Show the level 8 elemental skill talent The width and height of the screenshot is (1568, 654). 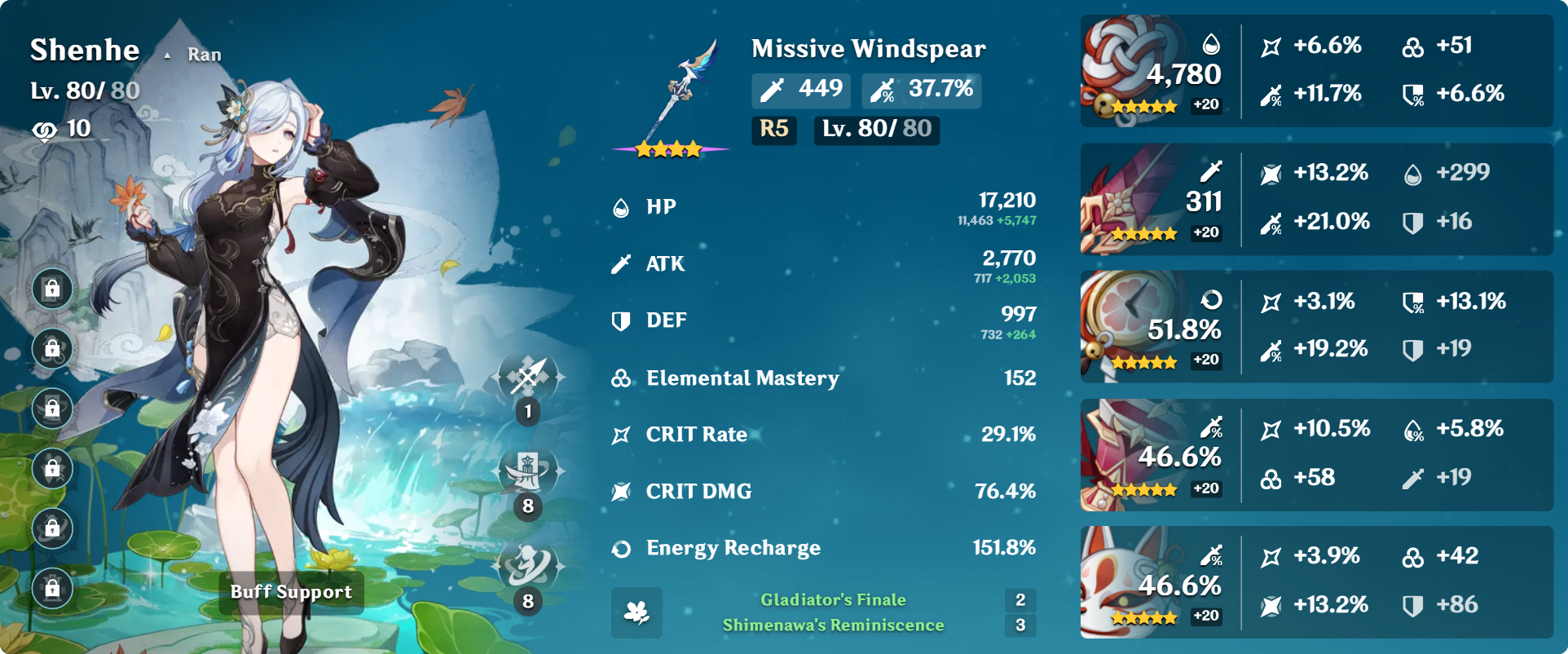pos(528,471)
